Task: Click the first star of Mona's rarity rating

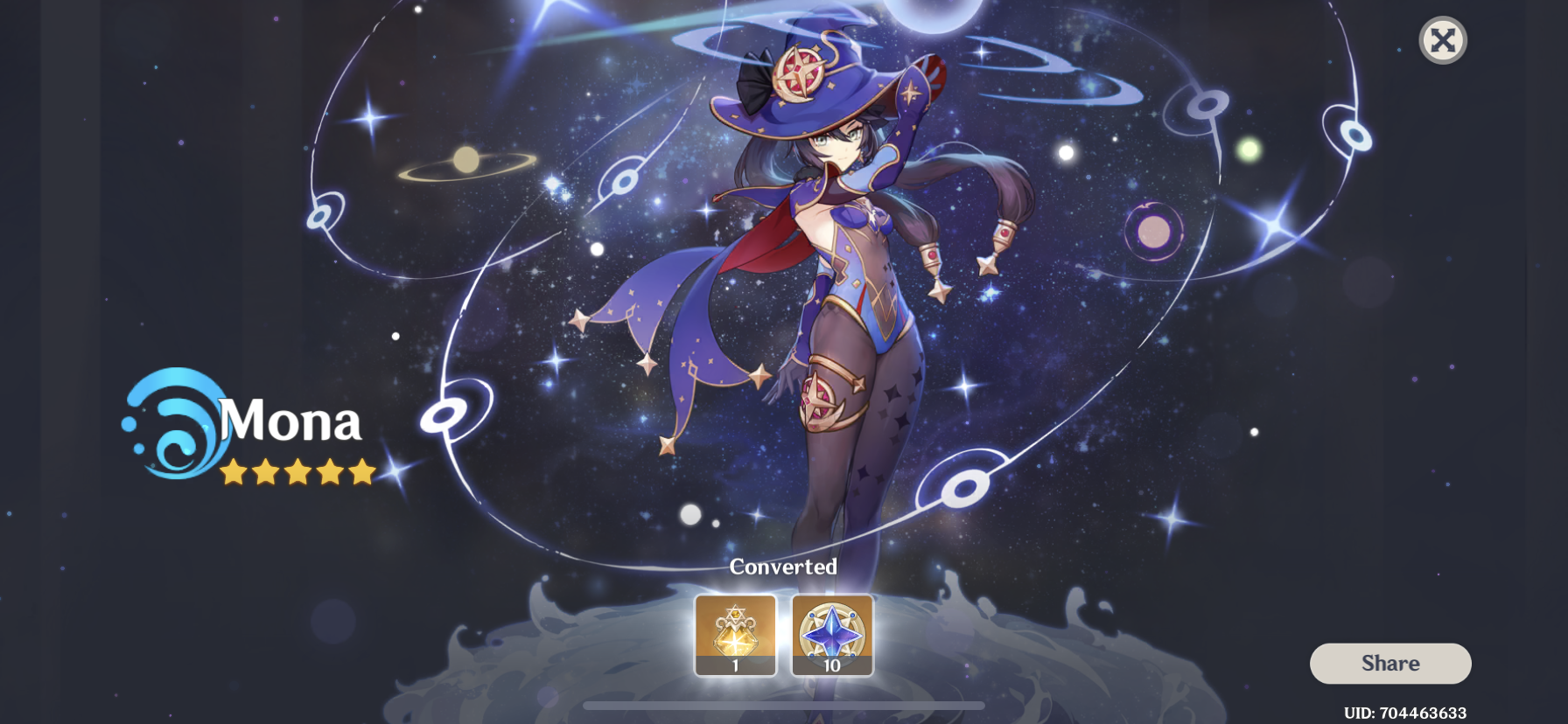Action: (x=233, y=472)
